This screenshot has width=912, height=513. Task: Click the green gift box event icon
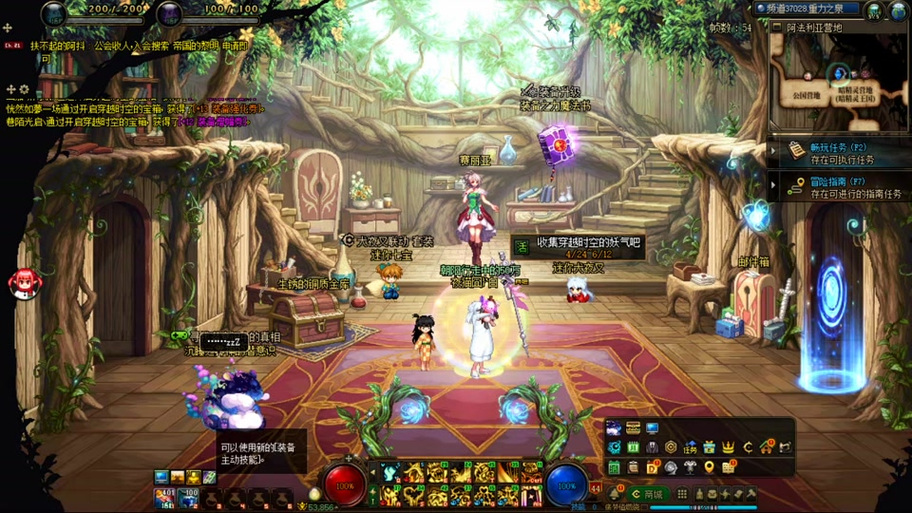pos(709,447)
